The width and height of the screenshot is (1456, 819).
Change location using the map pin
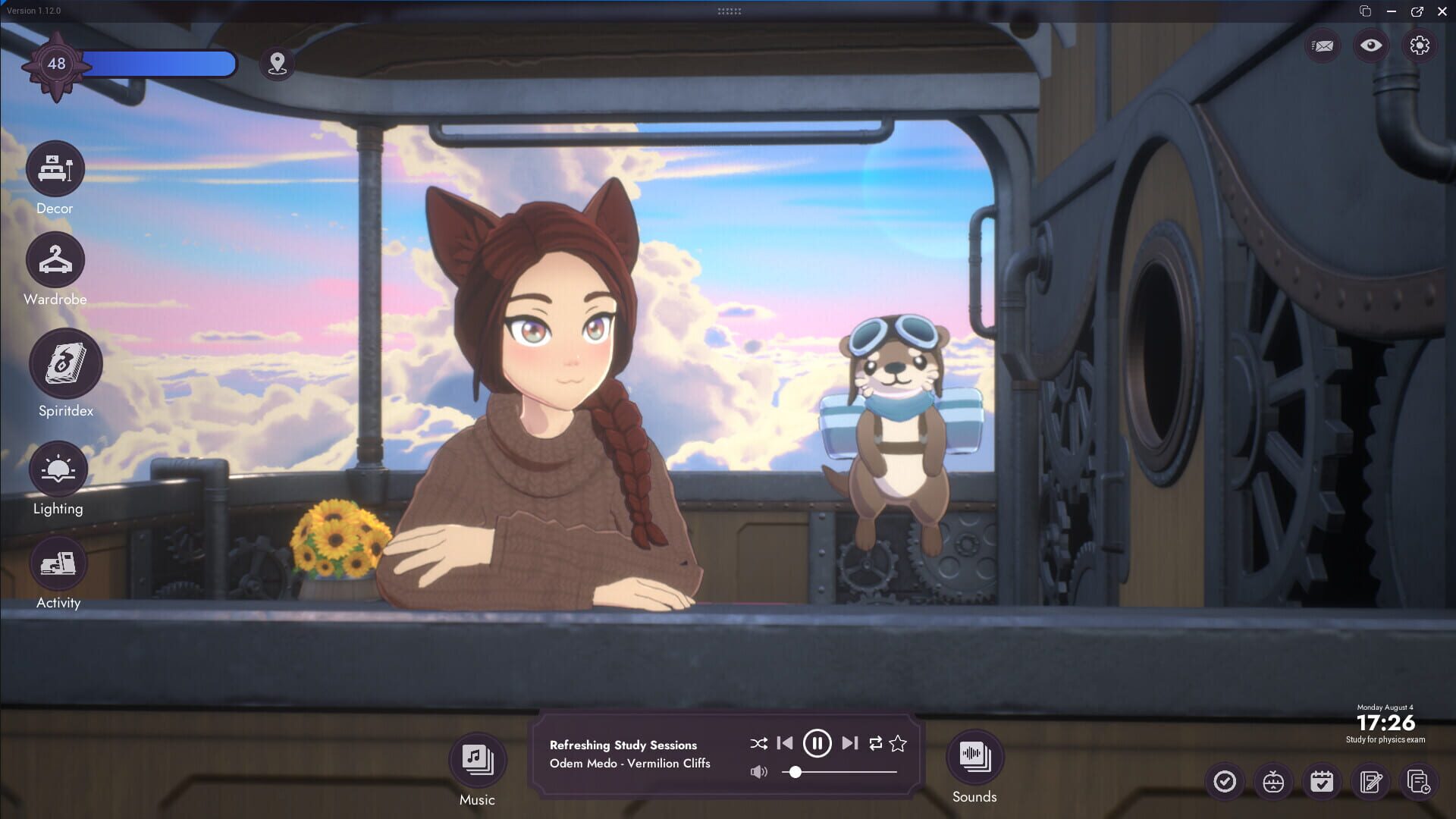click(x=277, y=64)
